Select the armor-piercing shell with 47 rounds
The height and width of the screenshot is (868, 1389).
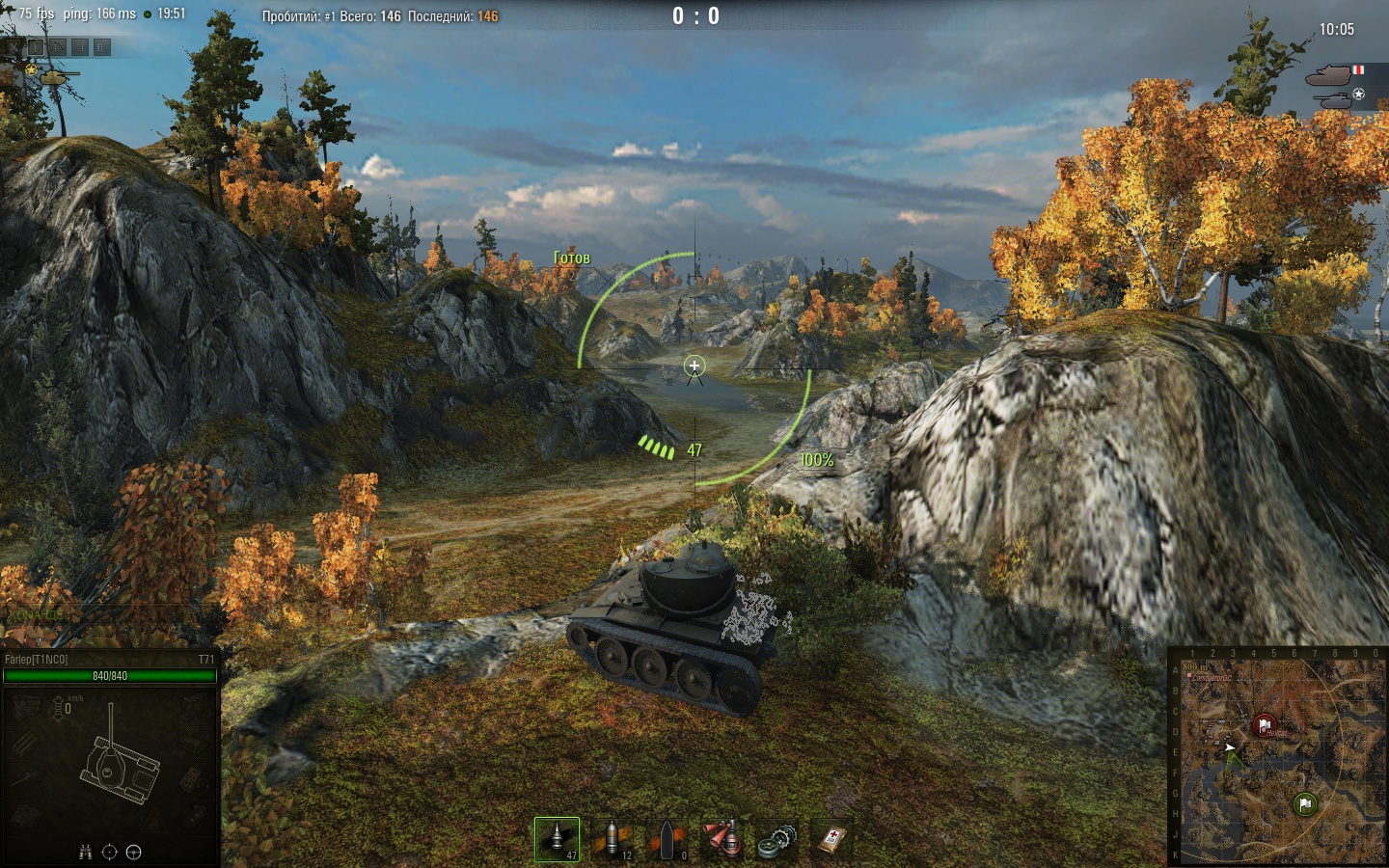point(558,839)
